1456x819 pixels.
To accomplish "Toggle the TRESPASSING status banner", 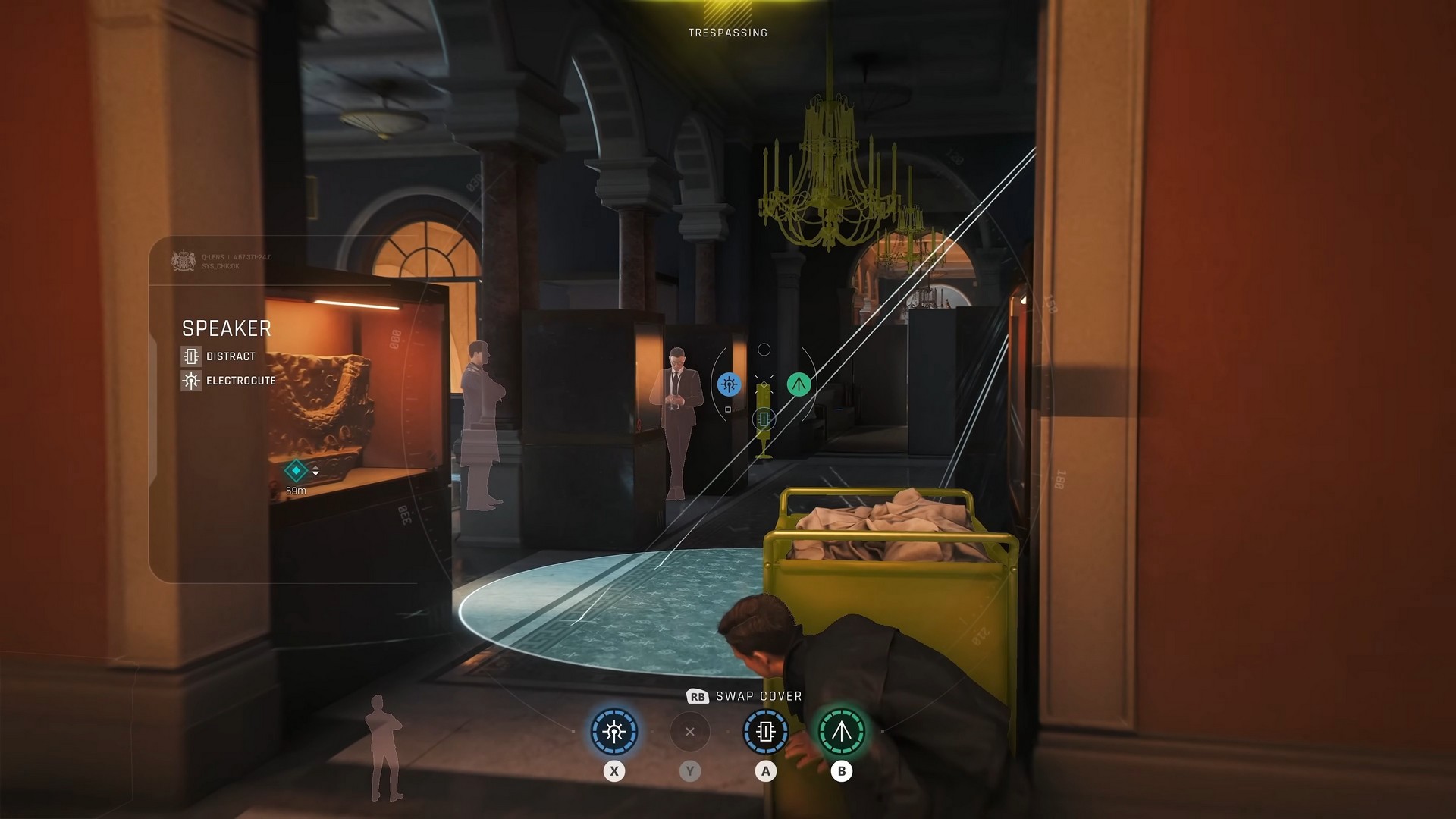I will 726,33.
